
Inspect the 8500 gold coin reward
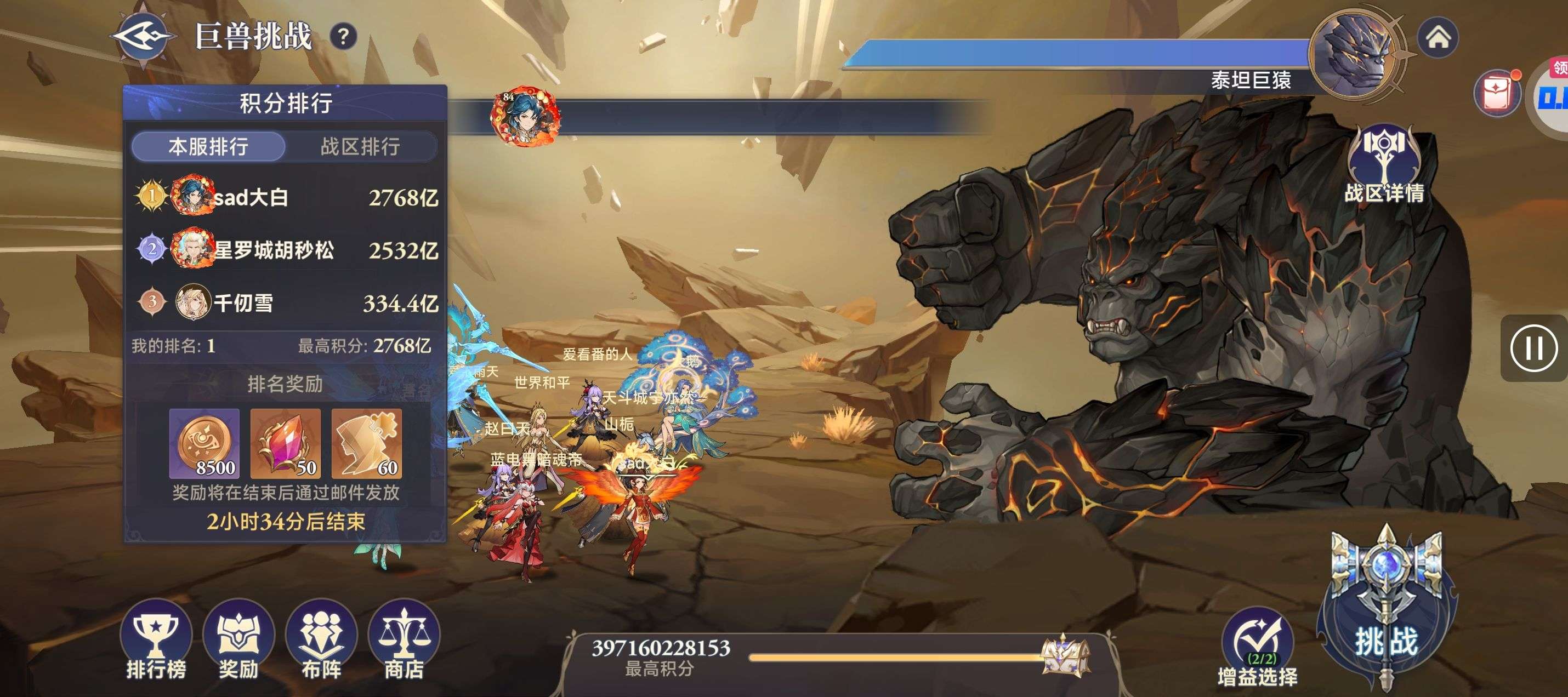point(204,443)
